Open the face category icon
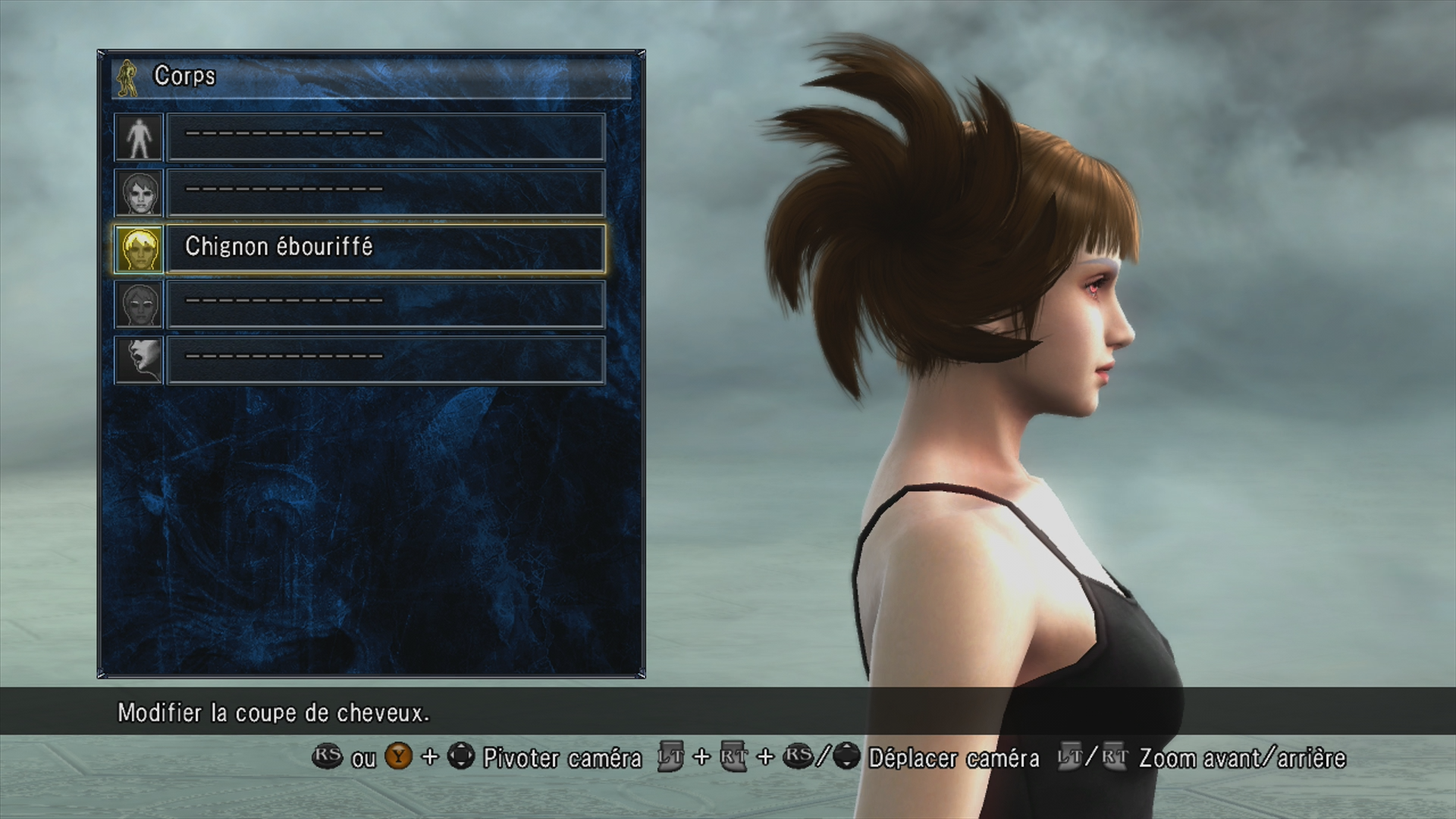1456x819 pixels. (139, 193)
